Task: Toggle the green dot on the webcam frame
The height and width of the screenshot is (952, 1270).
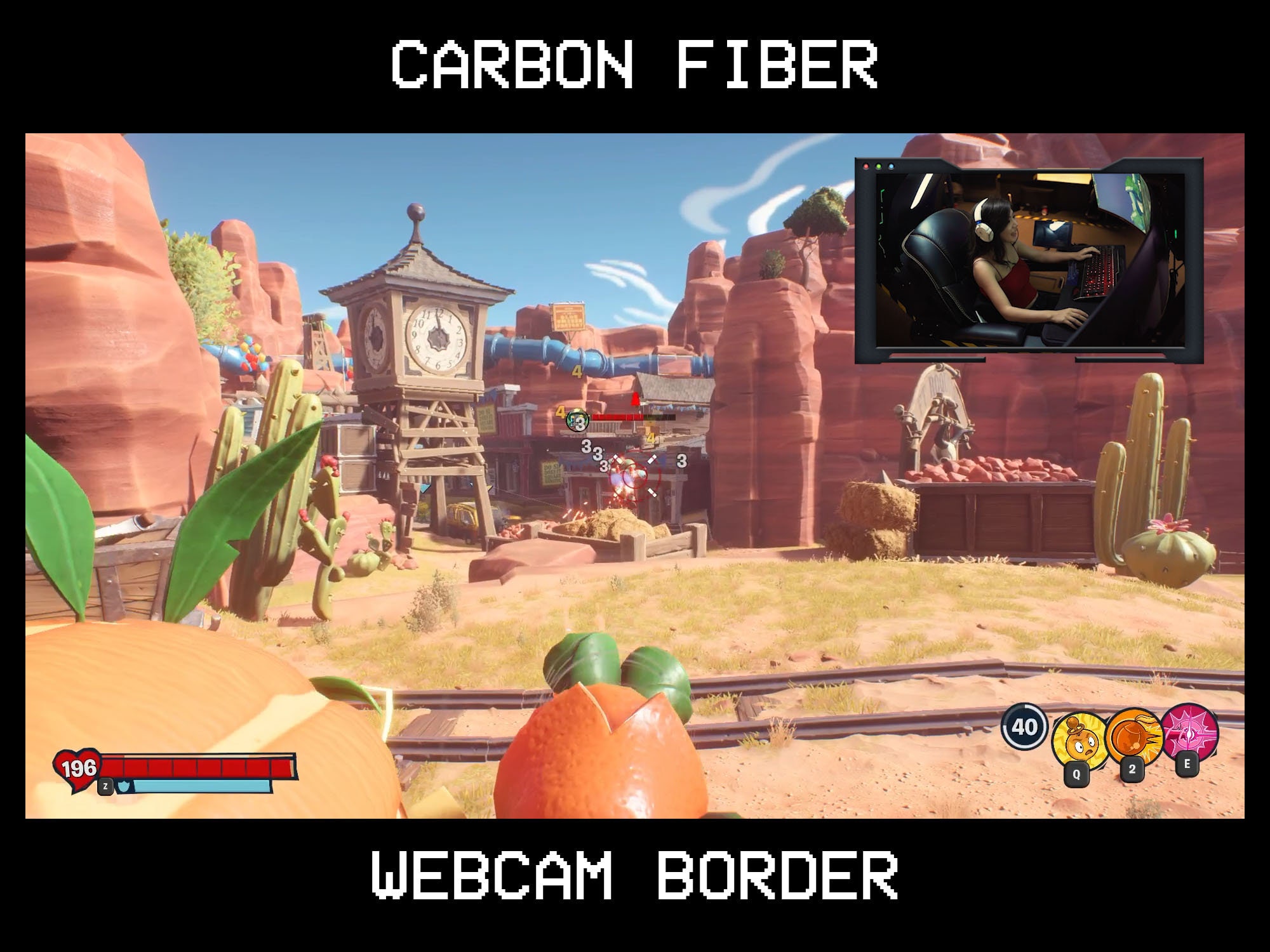Action: coord(879,166)
